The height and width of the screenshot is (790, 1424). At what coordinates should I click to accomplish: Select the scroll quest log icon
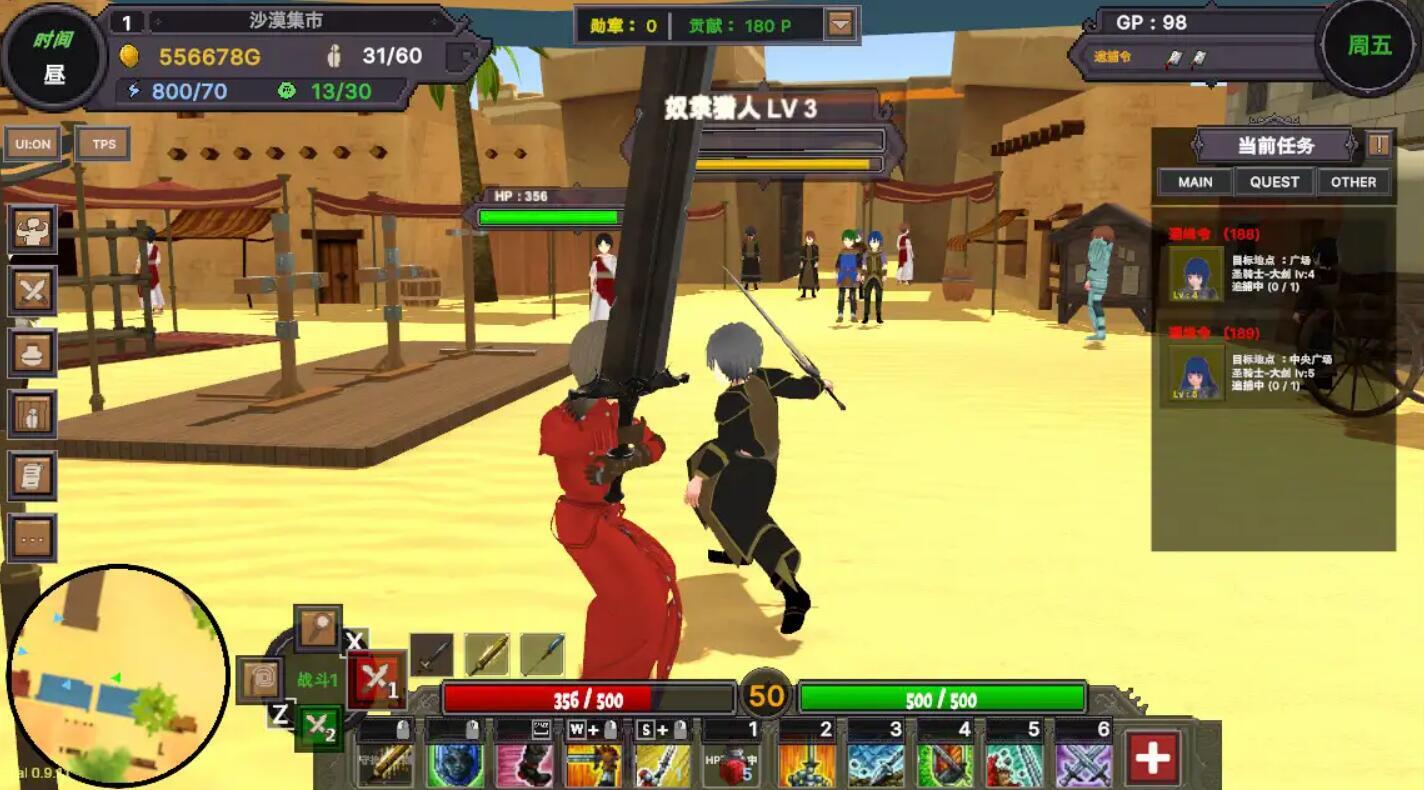point(33,475)
